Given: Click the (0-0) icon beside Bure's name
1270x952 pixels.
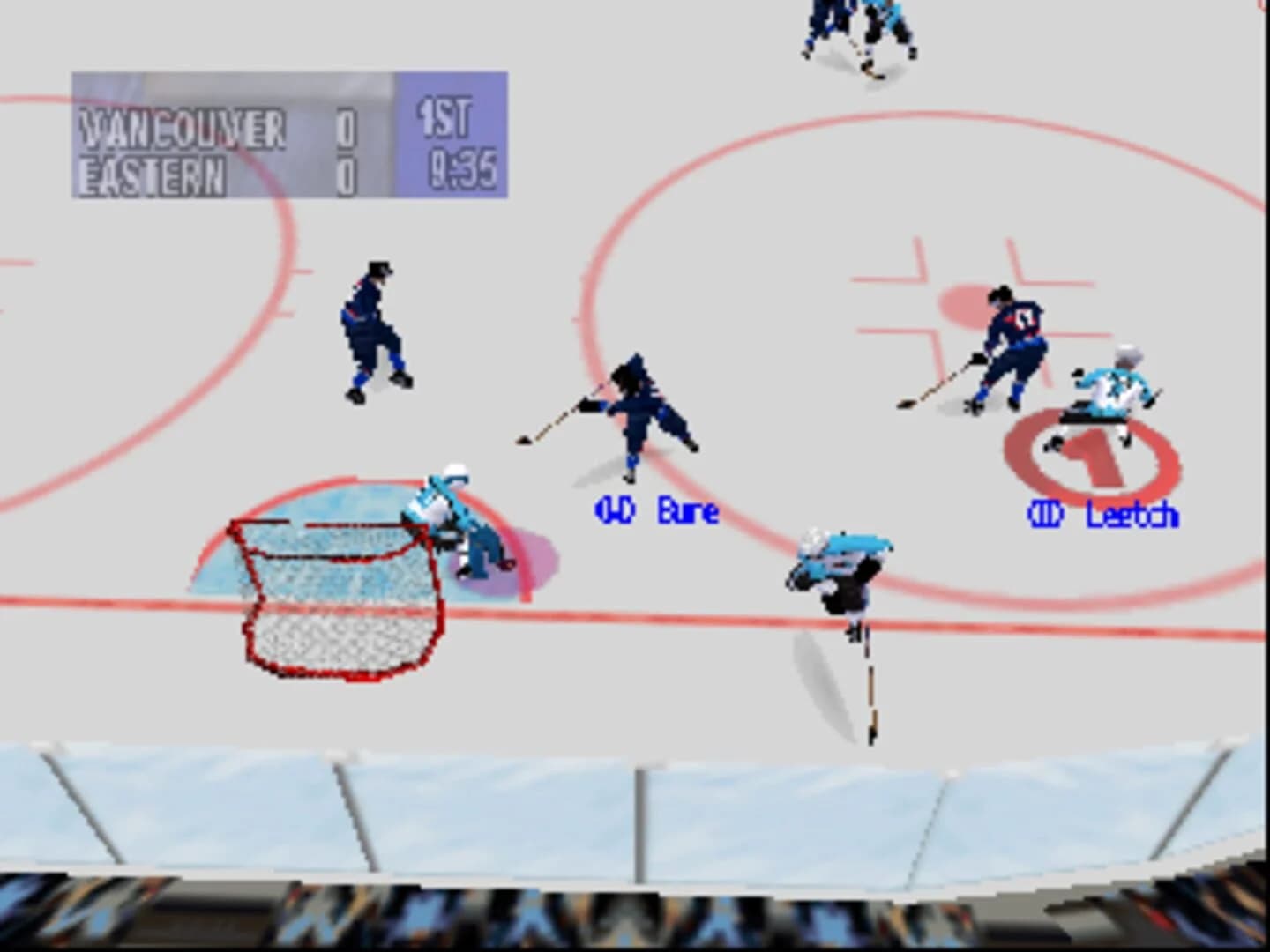Looking at the screenshot, I should coord(614,509).
